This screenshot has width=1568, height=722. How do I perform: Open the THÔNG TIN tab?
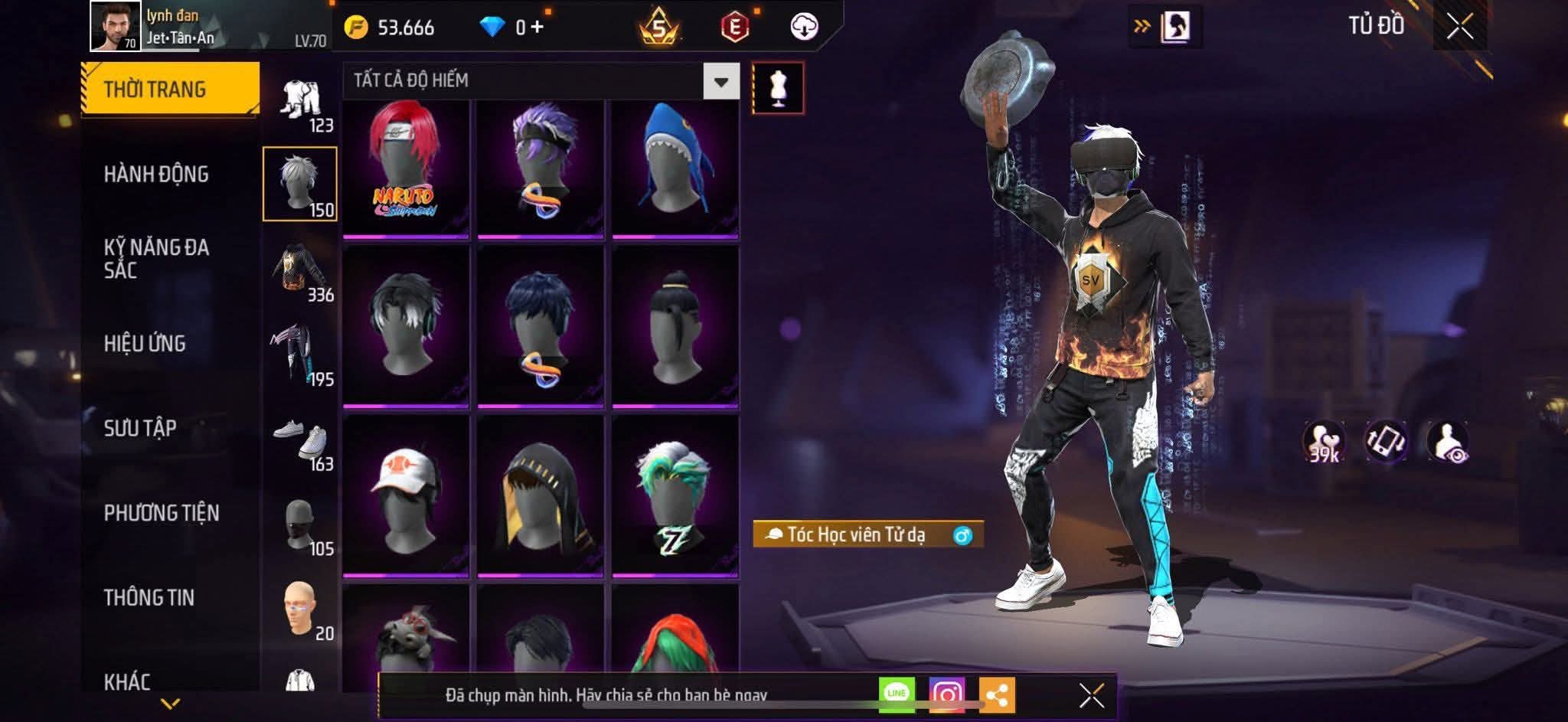tap(149, 597)
